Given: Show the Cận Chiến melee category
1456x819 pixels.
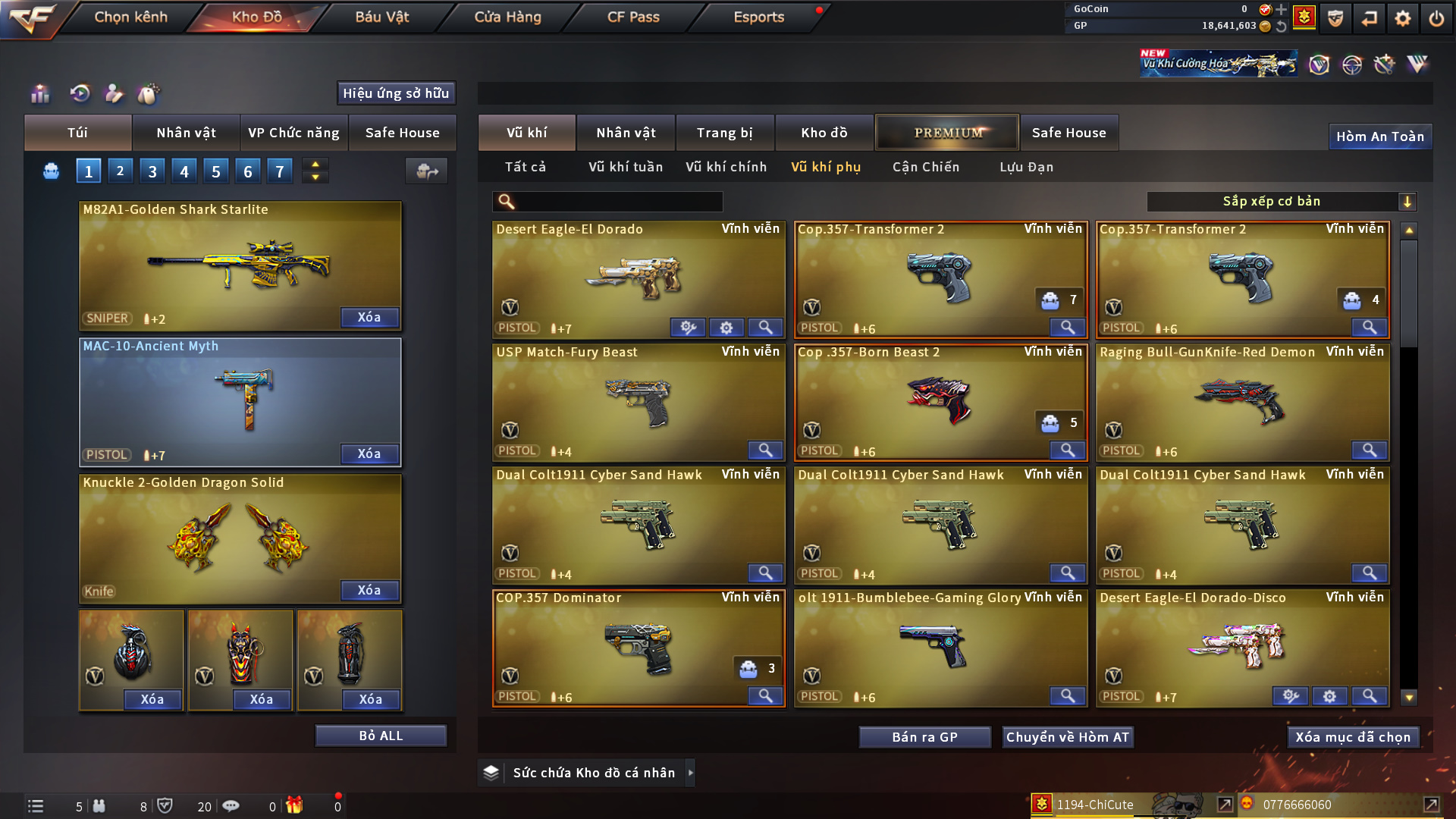Looking at the screenshot, I should pos(925,167).
